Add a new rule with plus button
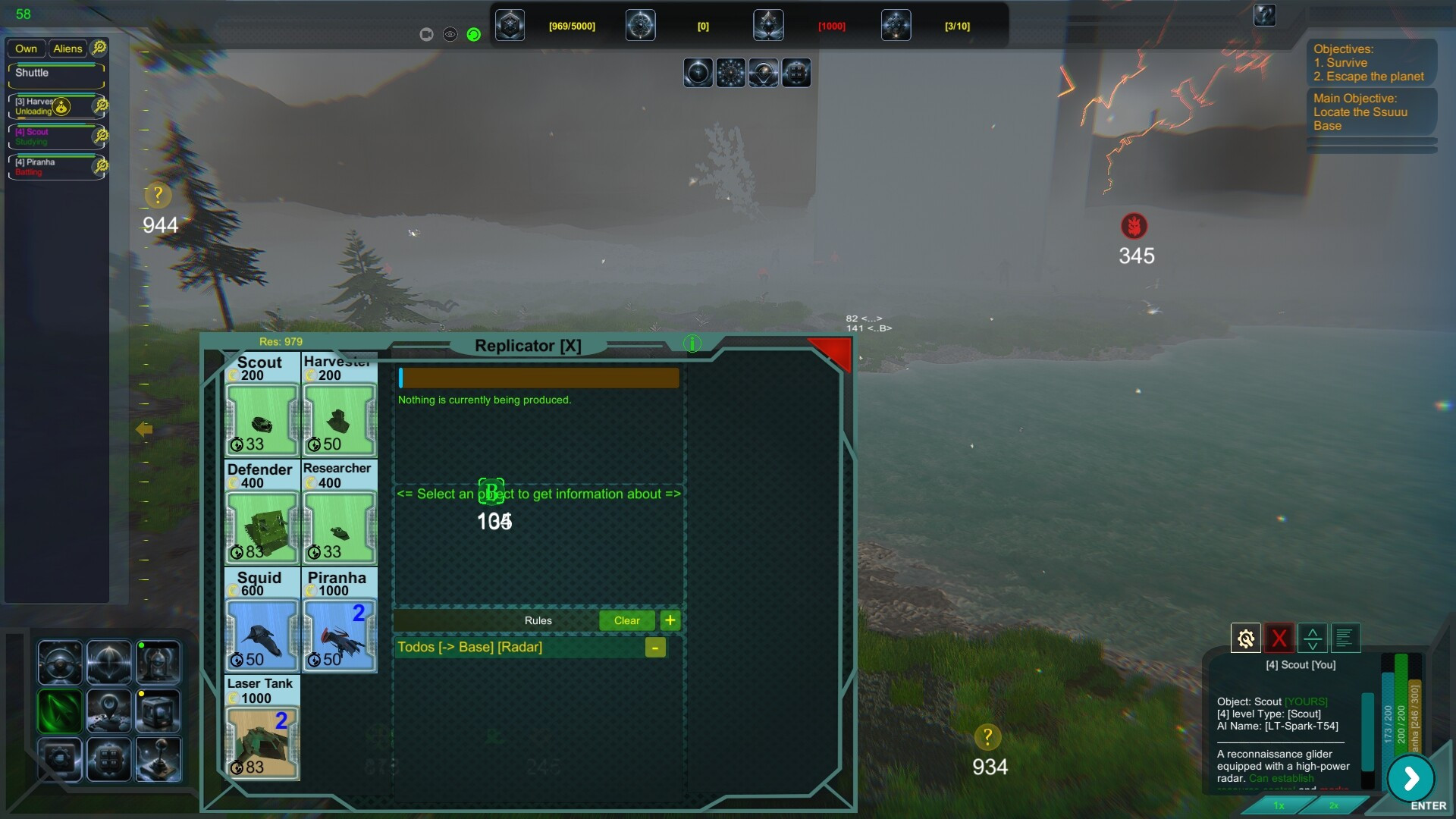This screenshot has height=819, width=1456. tap(670, 620)
